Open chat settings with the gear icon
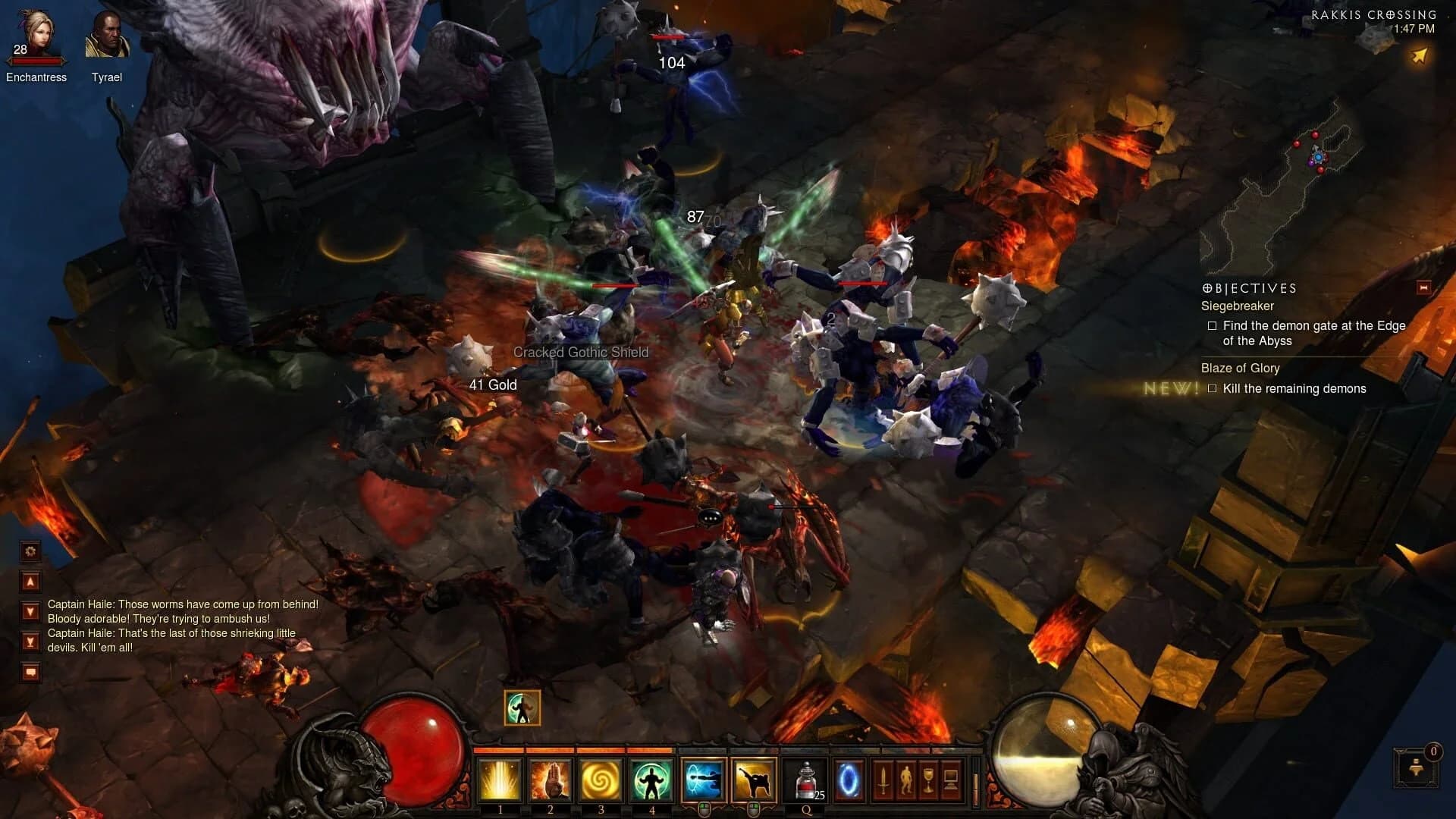This screenshot has height=819, width=1456. click(x=29, y=551)
